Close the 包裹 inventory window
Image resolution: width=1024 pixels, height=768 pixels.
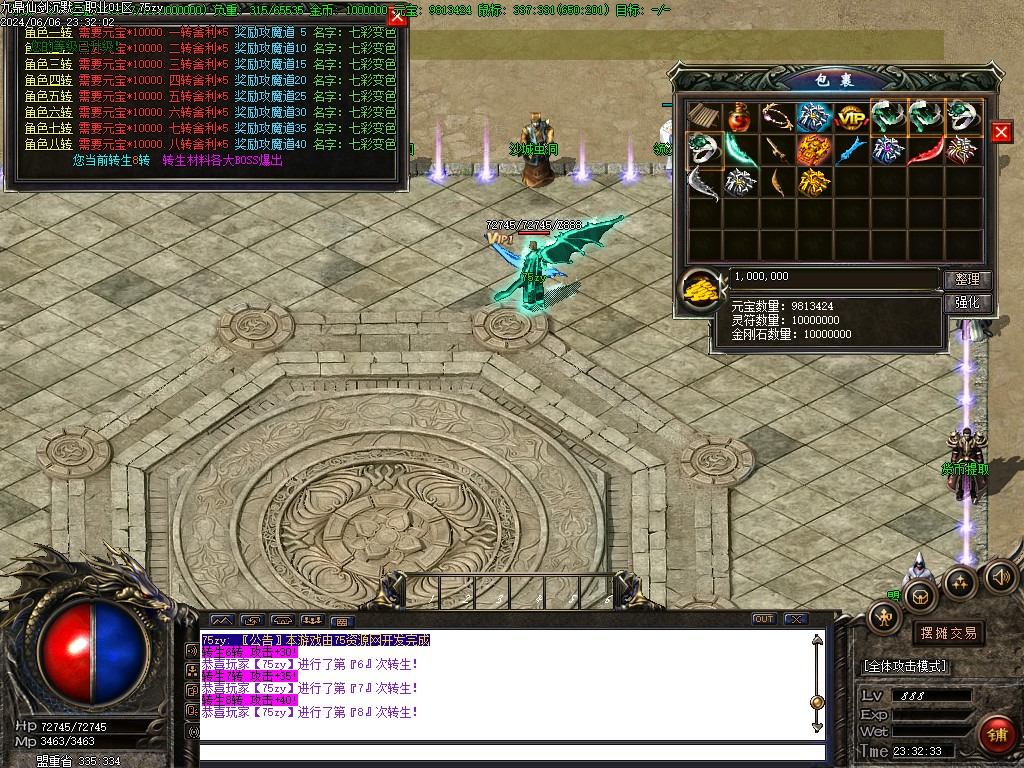(1001, 133)
